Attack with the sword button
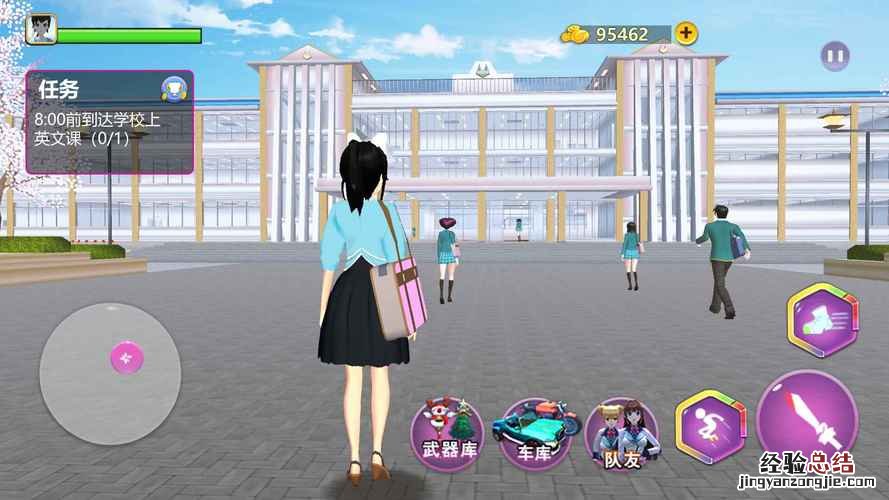The height and width of the screenshot is (500, 889). pyautogui.click(x=807, y=421)
